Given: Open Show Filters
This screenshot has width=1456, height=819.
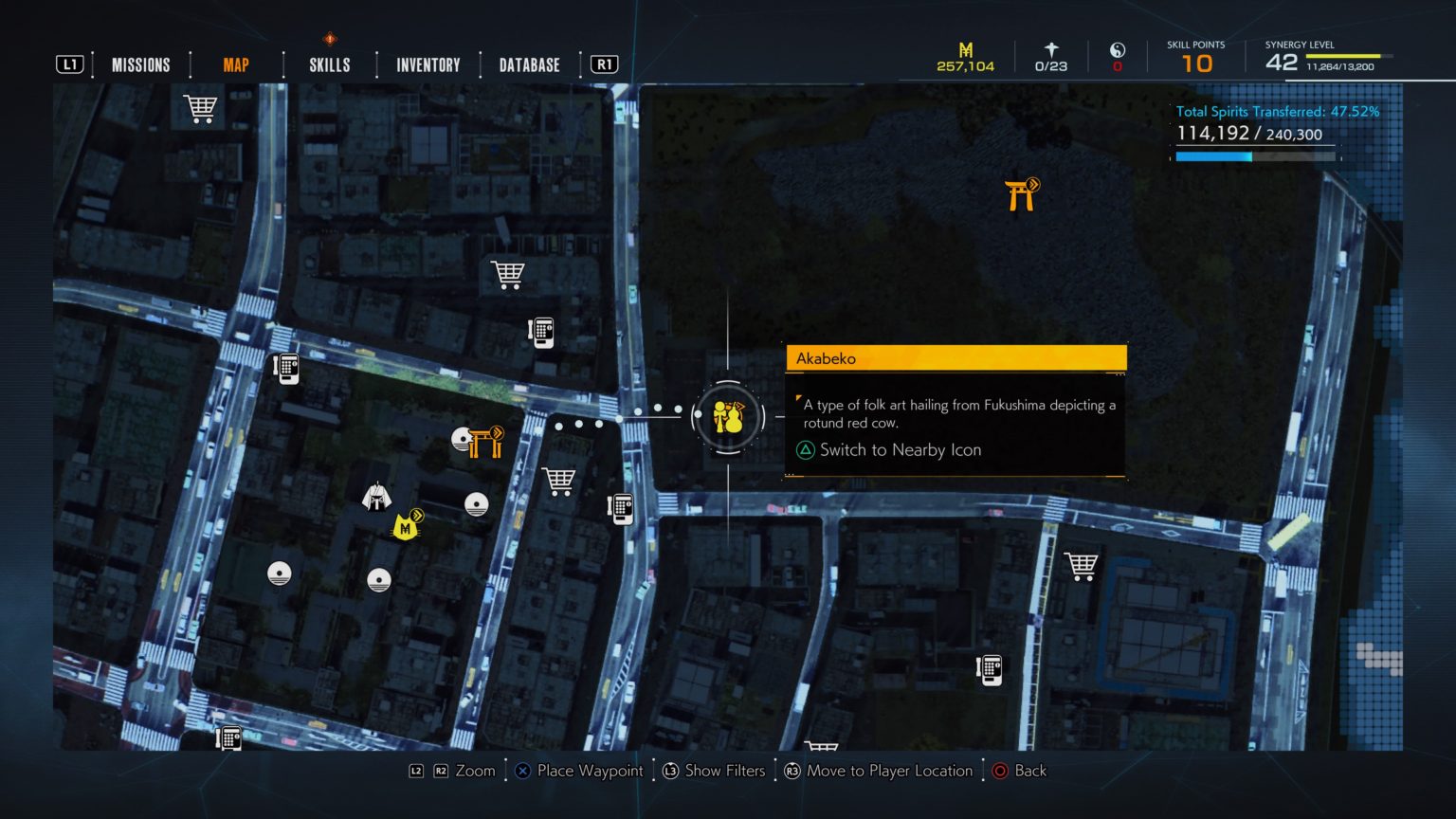Looking at the screenshot, I should [x=714, y=771].
